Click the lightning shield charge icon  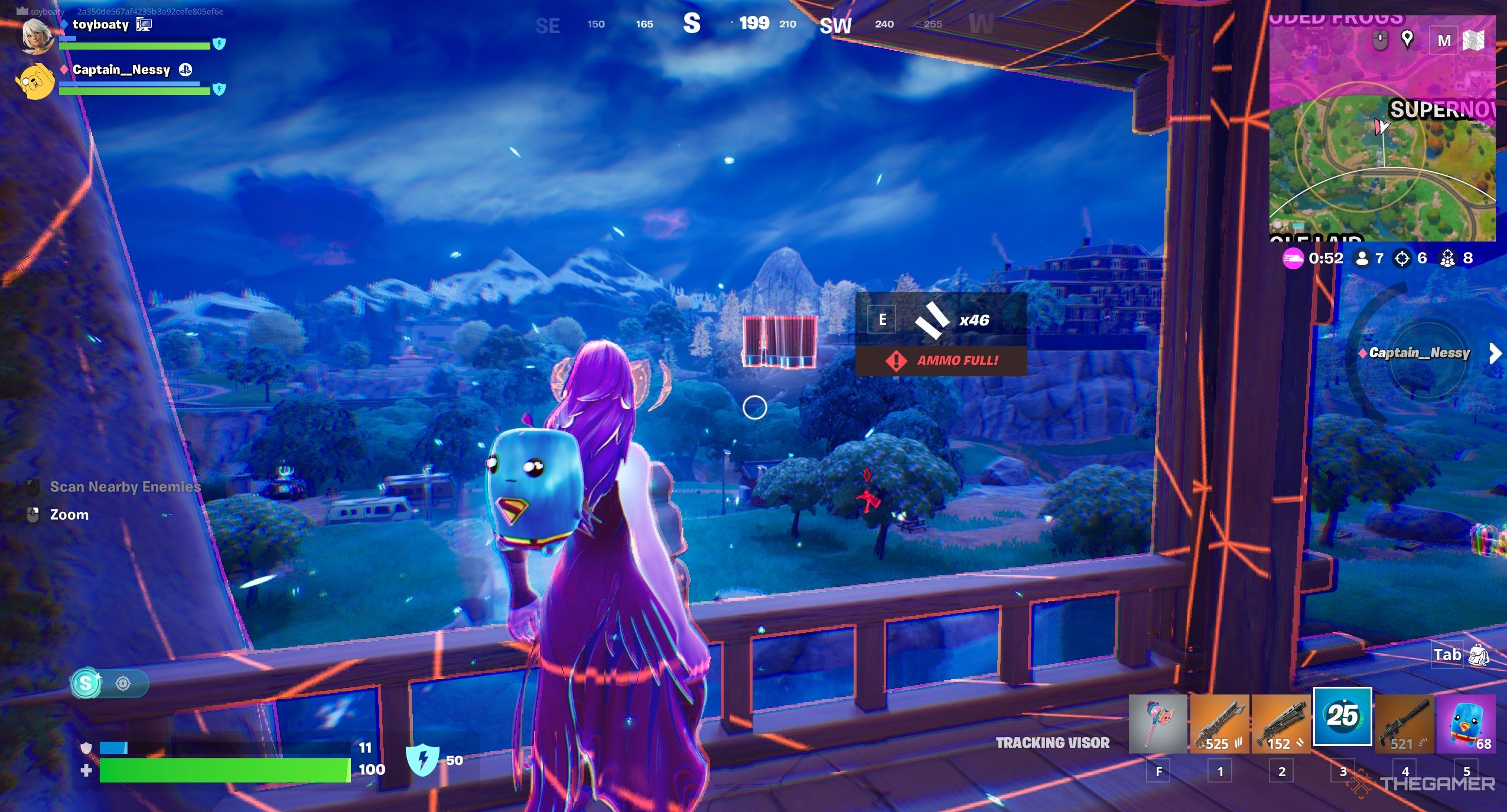pos(422,760)
